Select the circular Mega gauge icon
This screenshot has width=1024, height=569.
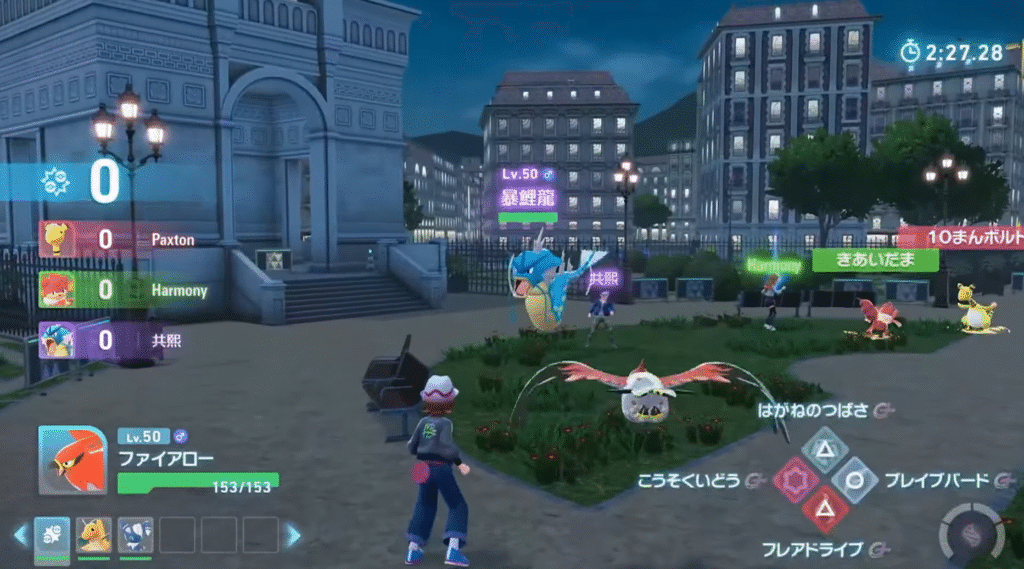click(x=968, y=531)
